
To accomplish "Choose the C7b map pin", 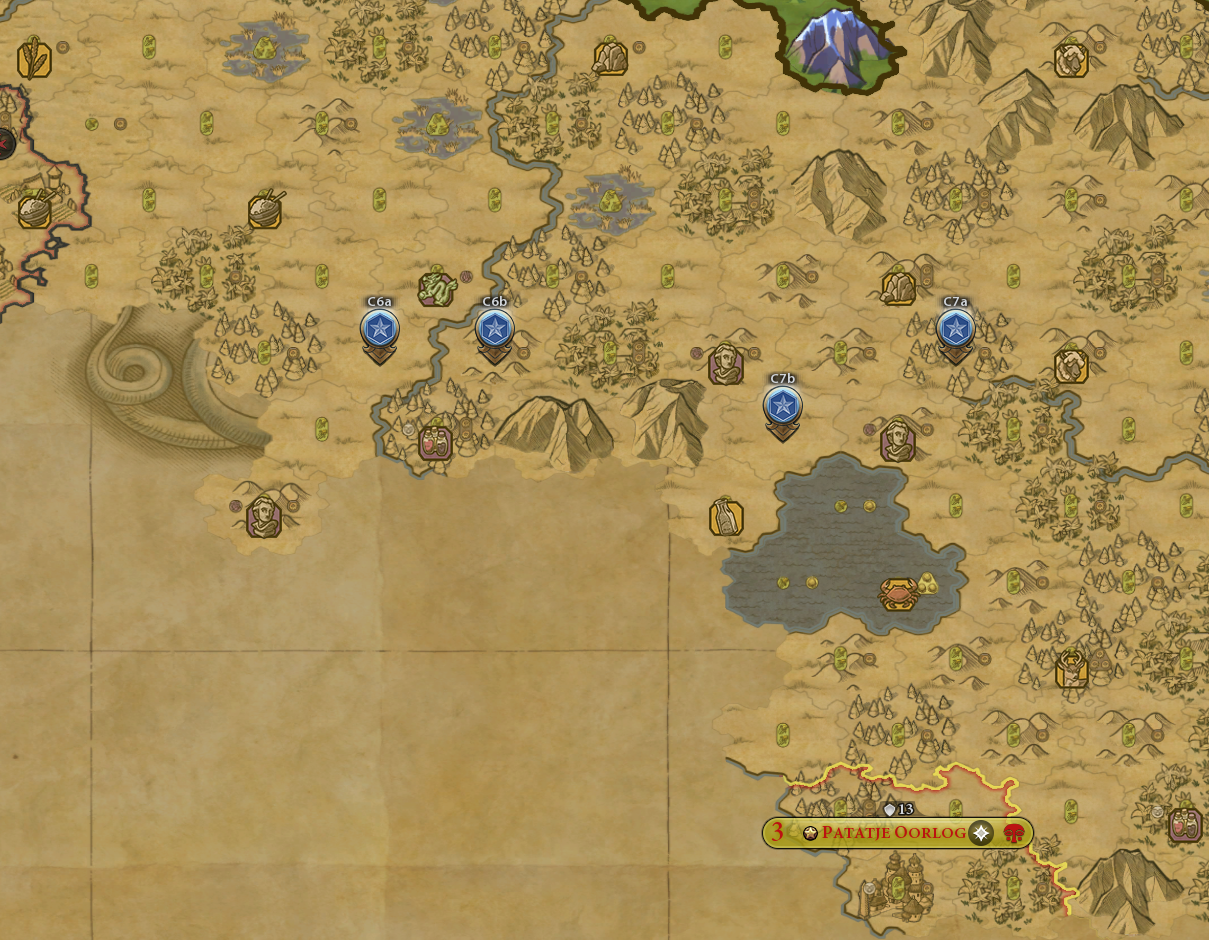I will (782, 406).
